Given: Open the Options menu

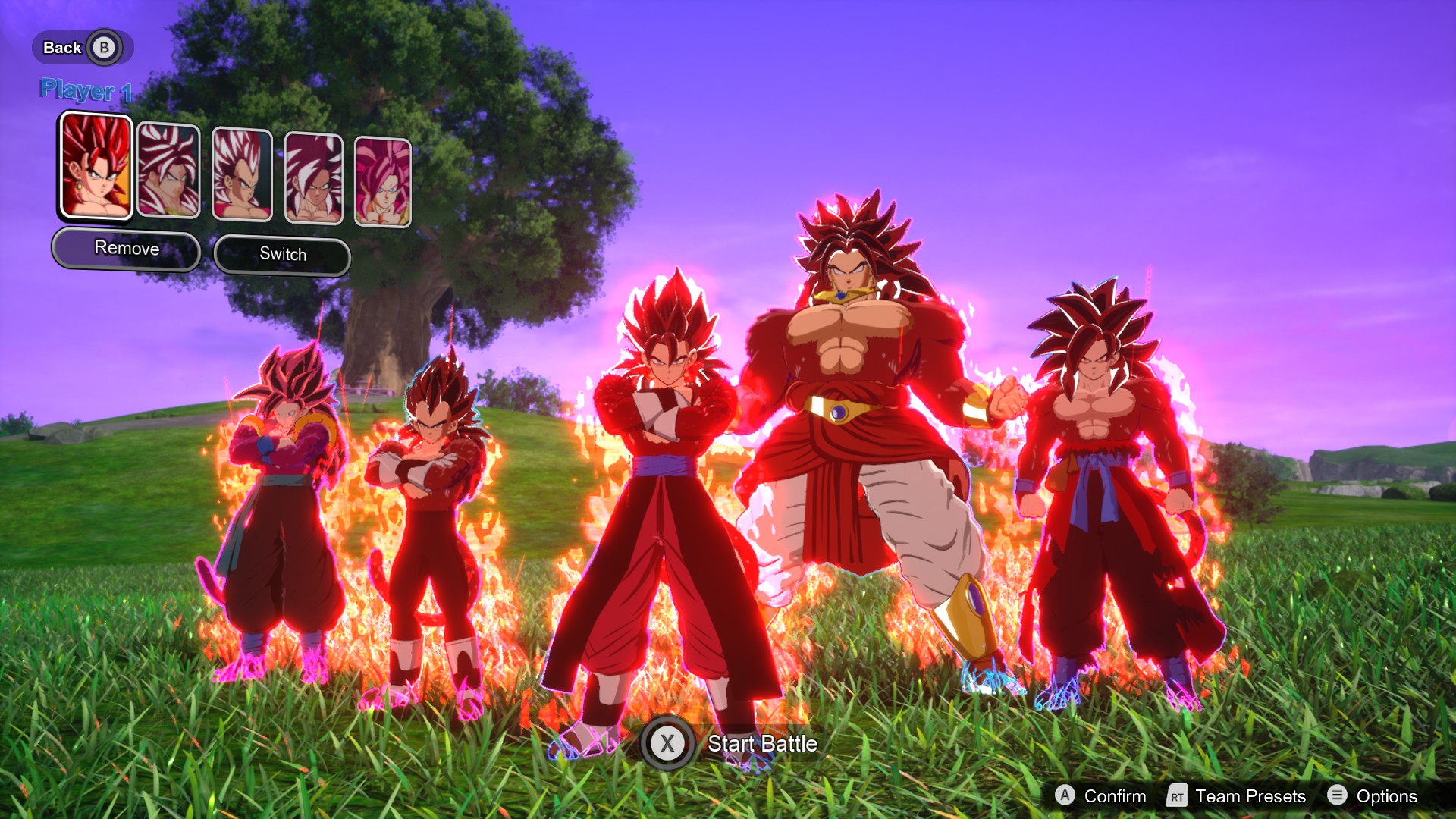Looking at the screenshot, I should (1373, 795).
